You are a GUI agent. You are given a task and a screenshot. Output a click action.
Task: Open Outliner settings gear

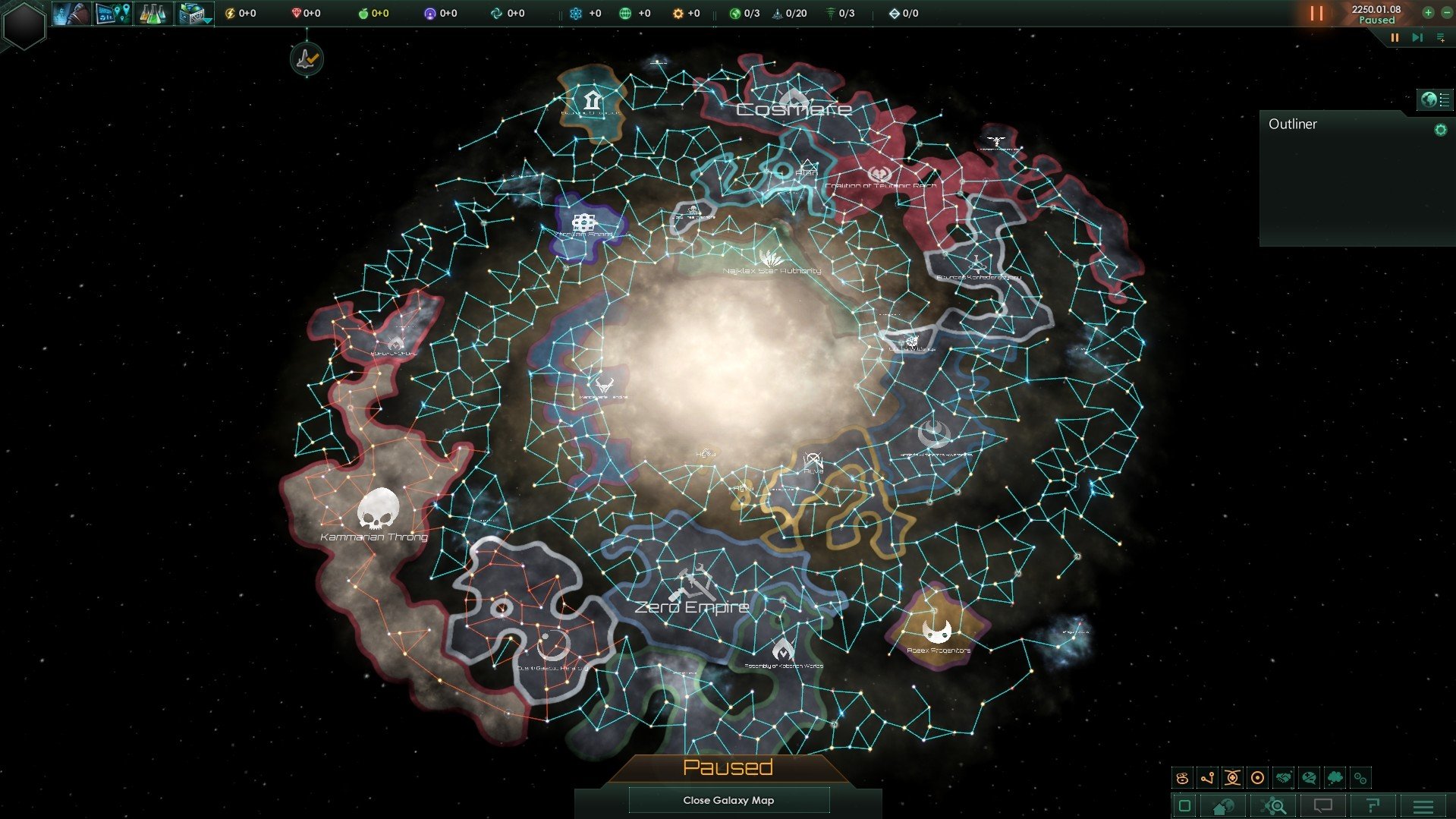pyautogui.click(x=1440, y=130)
